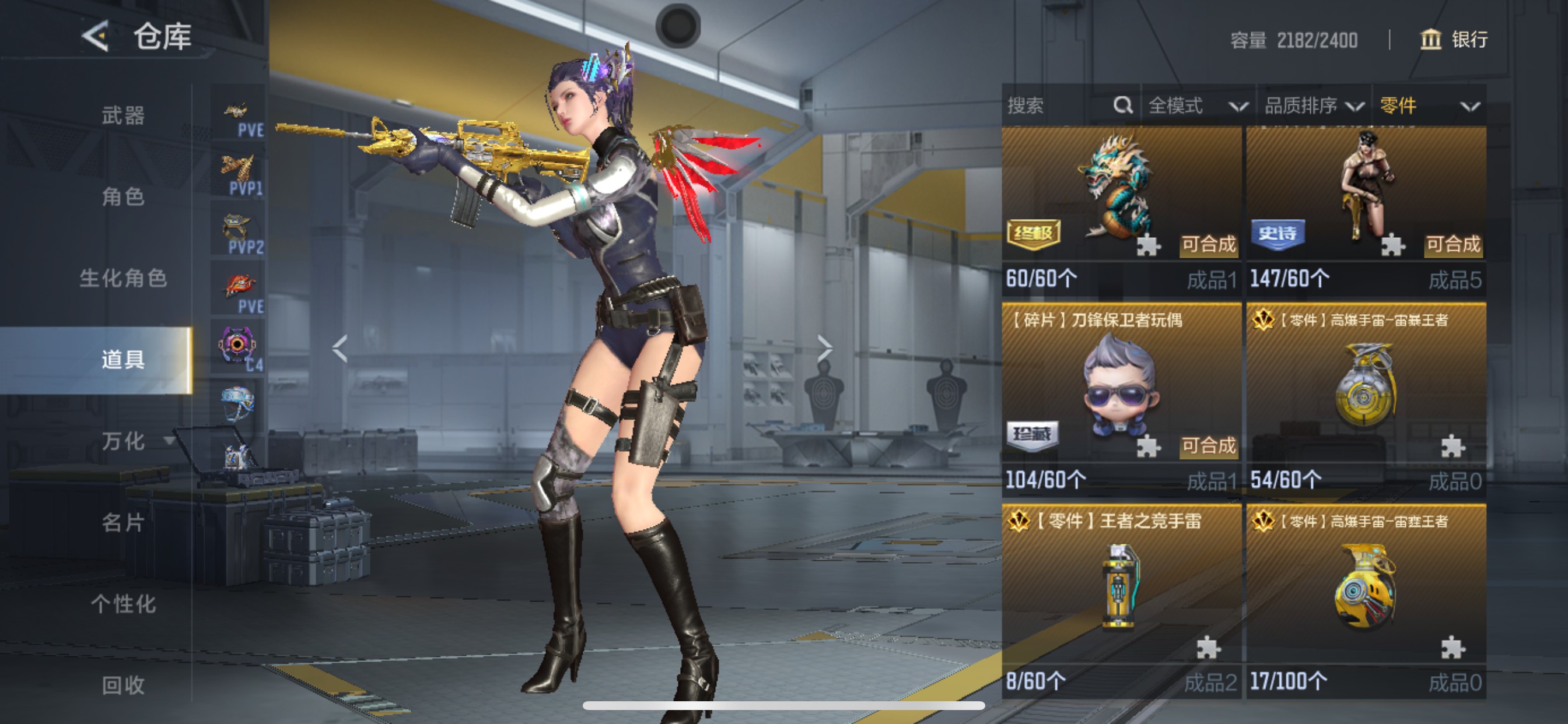
Task: Open the 全模式 mode dropdown
Action: click(x=1196, y=106)
